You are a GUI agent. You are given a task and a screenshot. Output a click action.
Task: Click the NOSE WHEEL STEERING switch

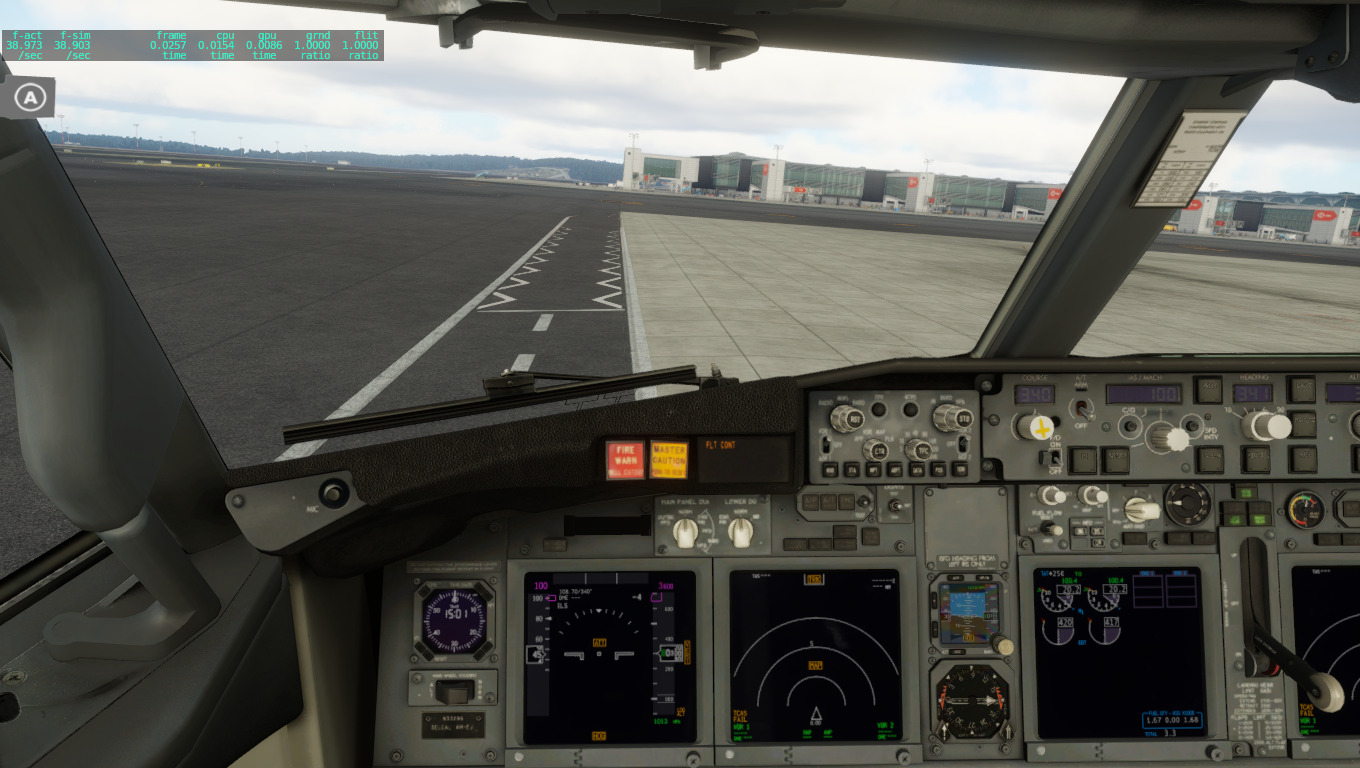point(455,690)
